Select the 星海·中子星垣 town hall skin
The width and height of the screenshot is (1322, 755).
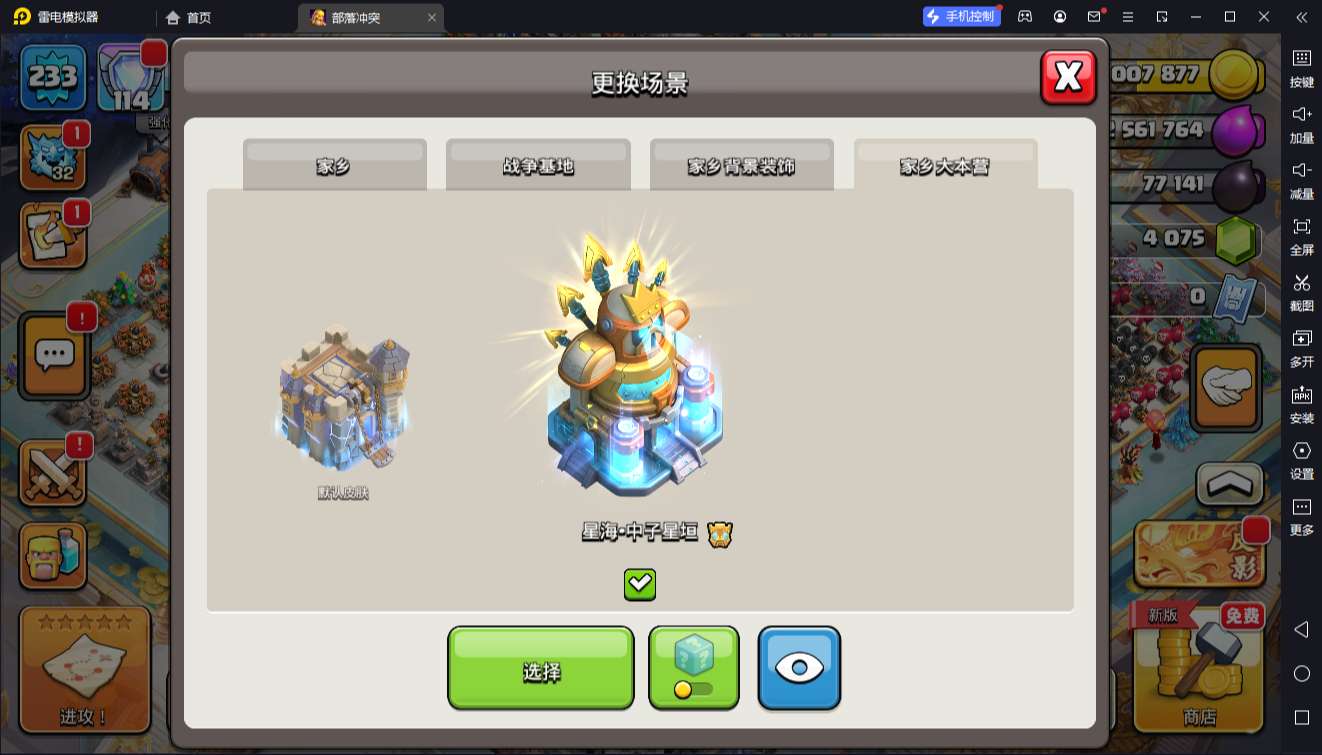coord(634,380)
